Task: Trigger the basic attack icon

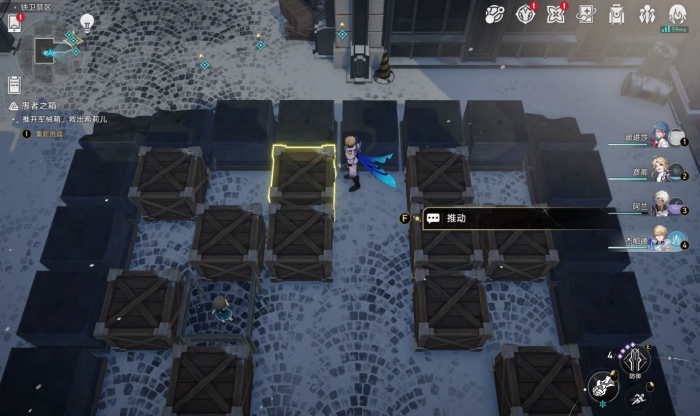Action: click(x=601, y=386)
